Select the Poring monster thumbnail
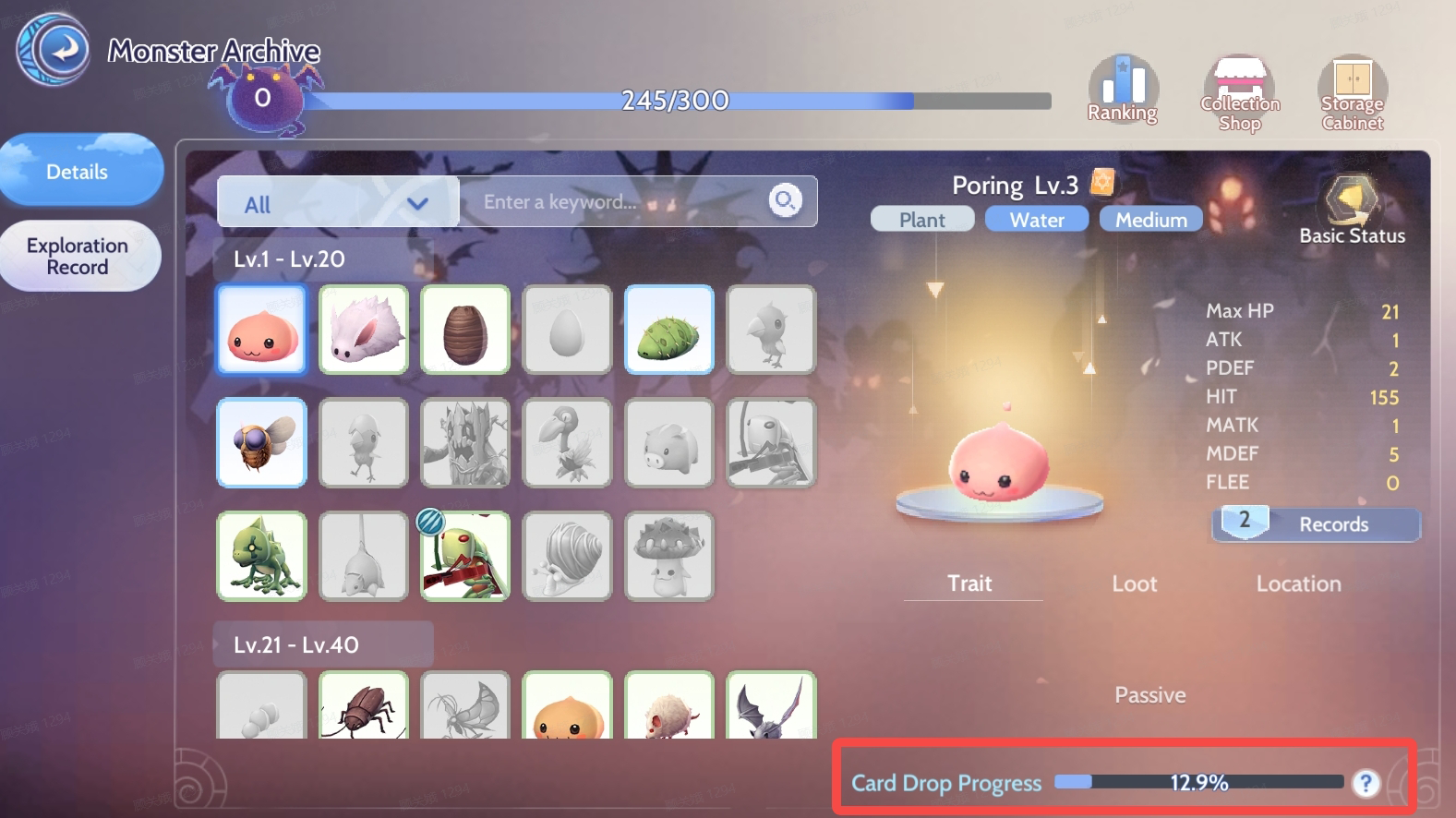The image size is (1456, 818). [260, 330]
